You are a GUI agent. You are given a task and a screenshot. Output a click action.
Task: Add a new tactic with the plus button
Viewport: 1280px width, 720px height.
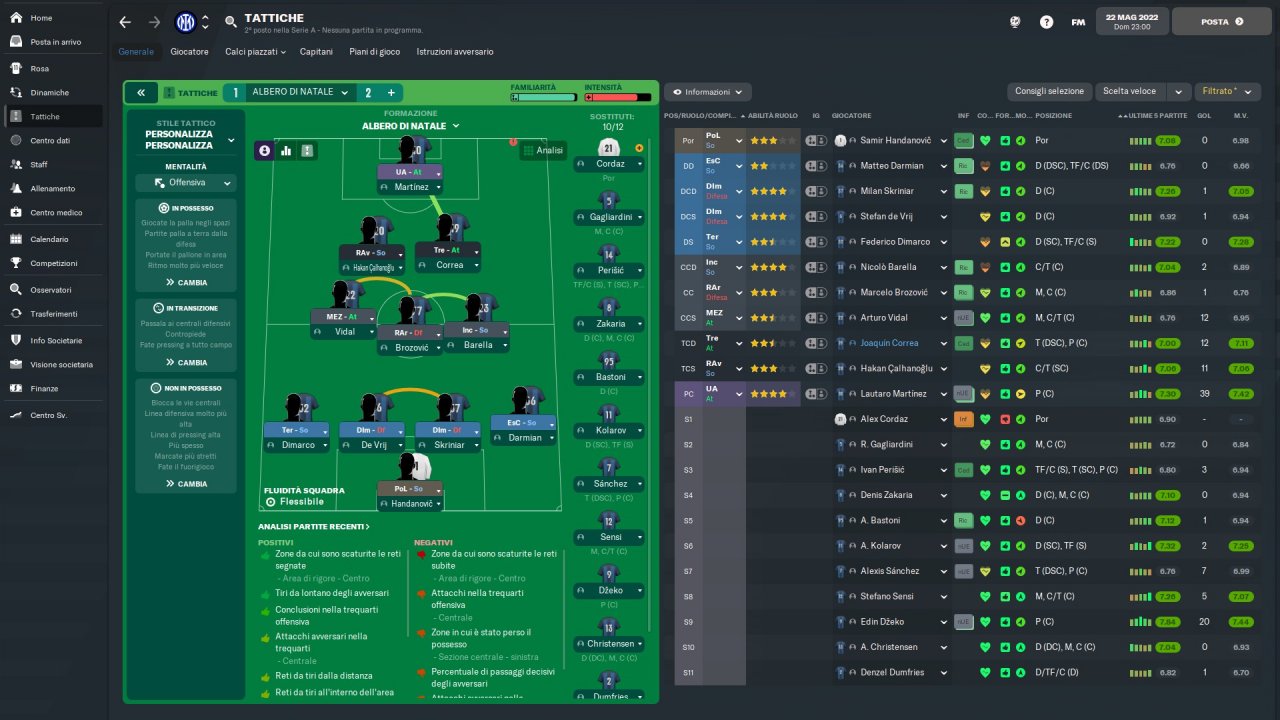pyautogui.click(x=391, y=92)
